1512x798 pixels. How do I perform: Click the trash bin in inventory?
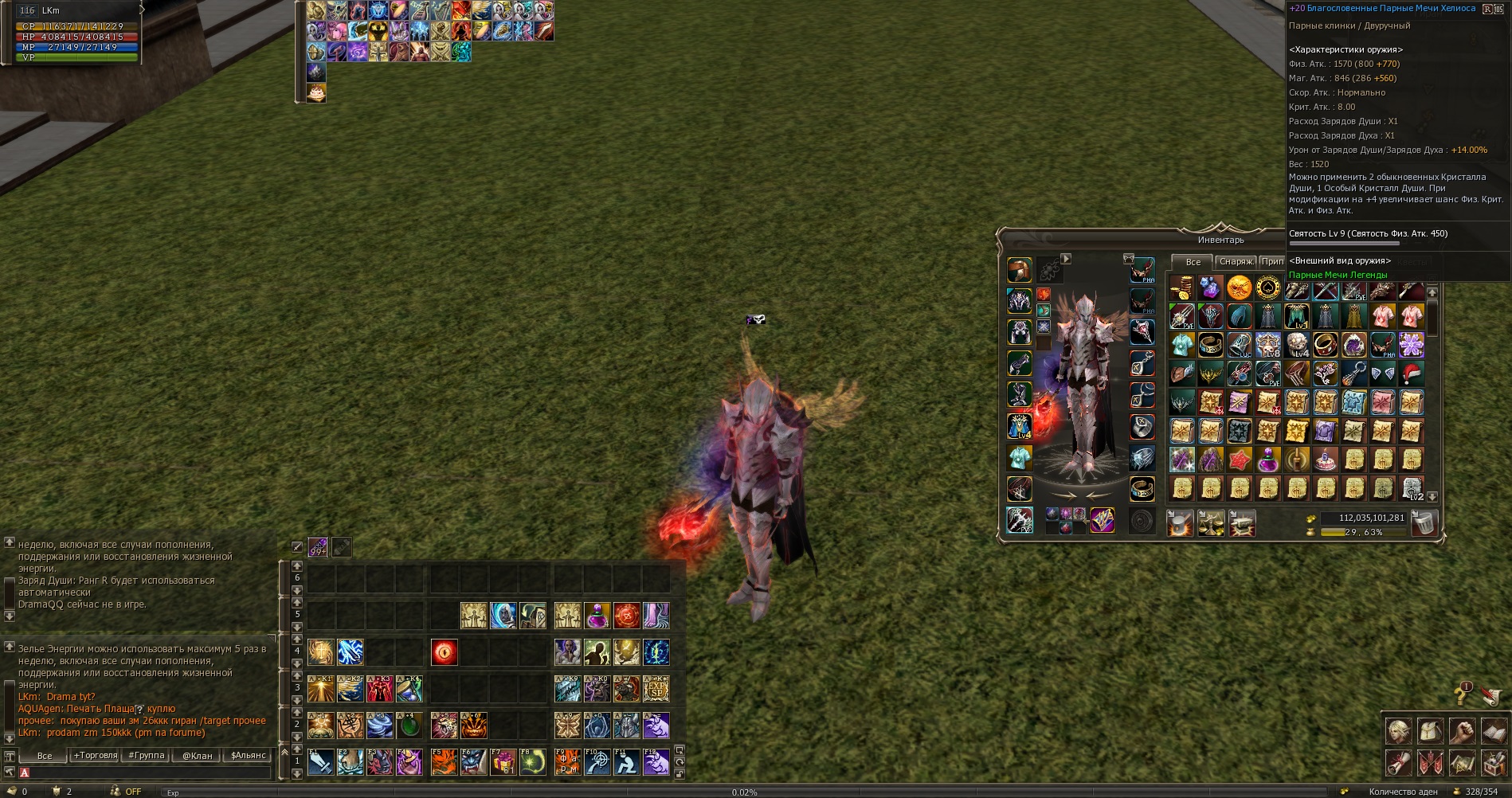pos(1424,523)
